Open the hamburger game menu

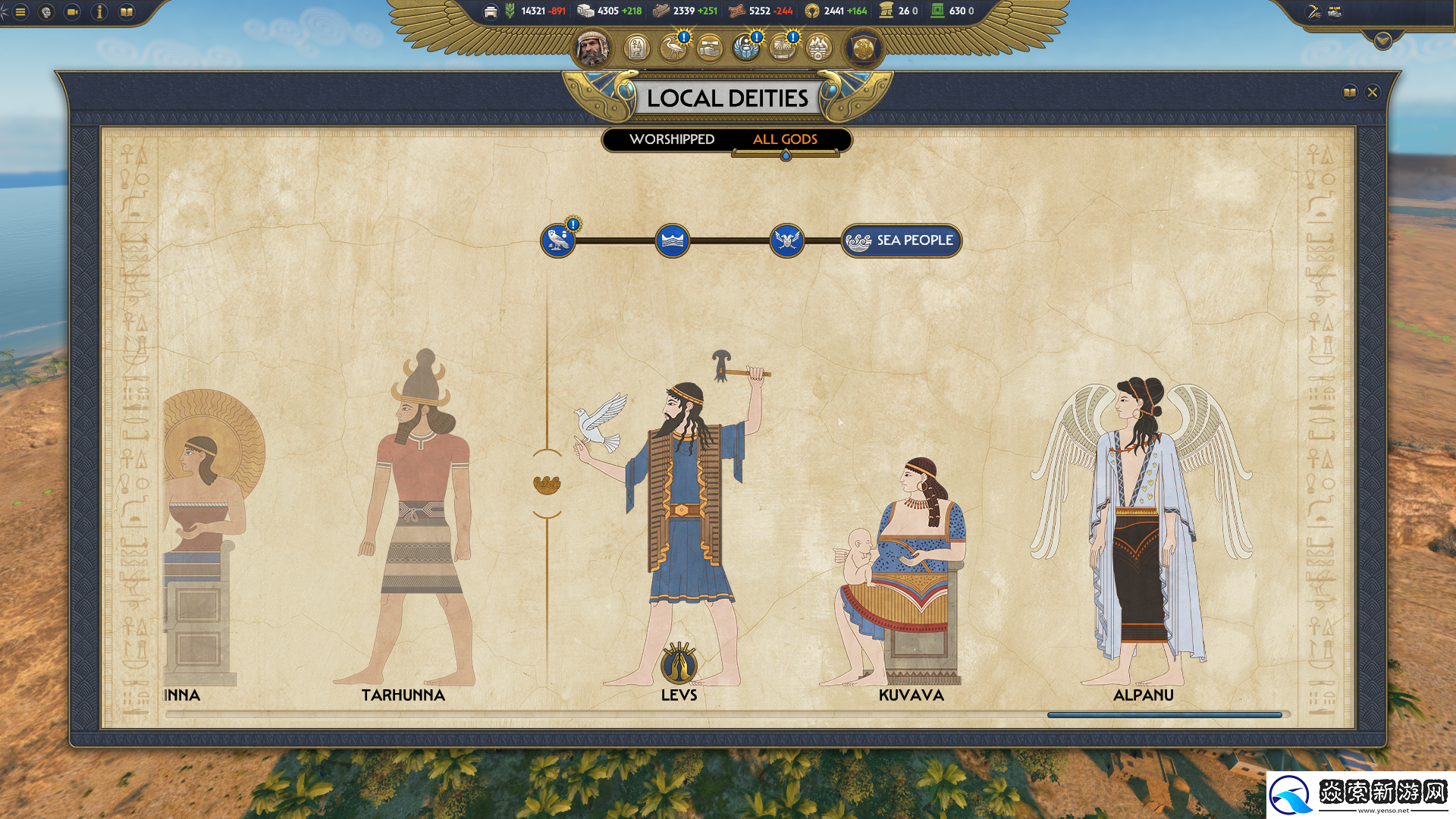tap(20, 12)
